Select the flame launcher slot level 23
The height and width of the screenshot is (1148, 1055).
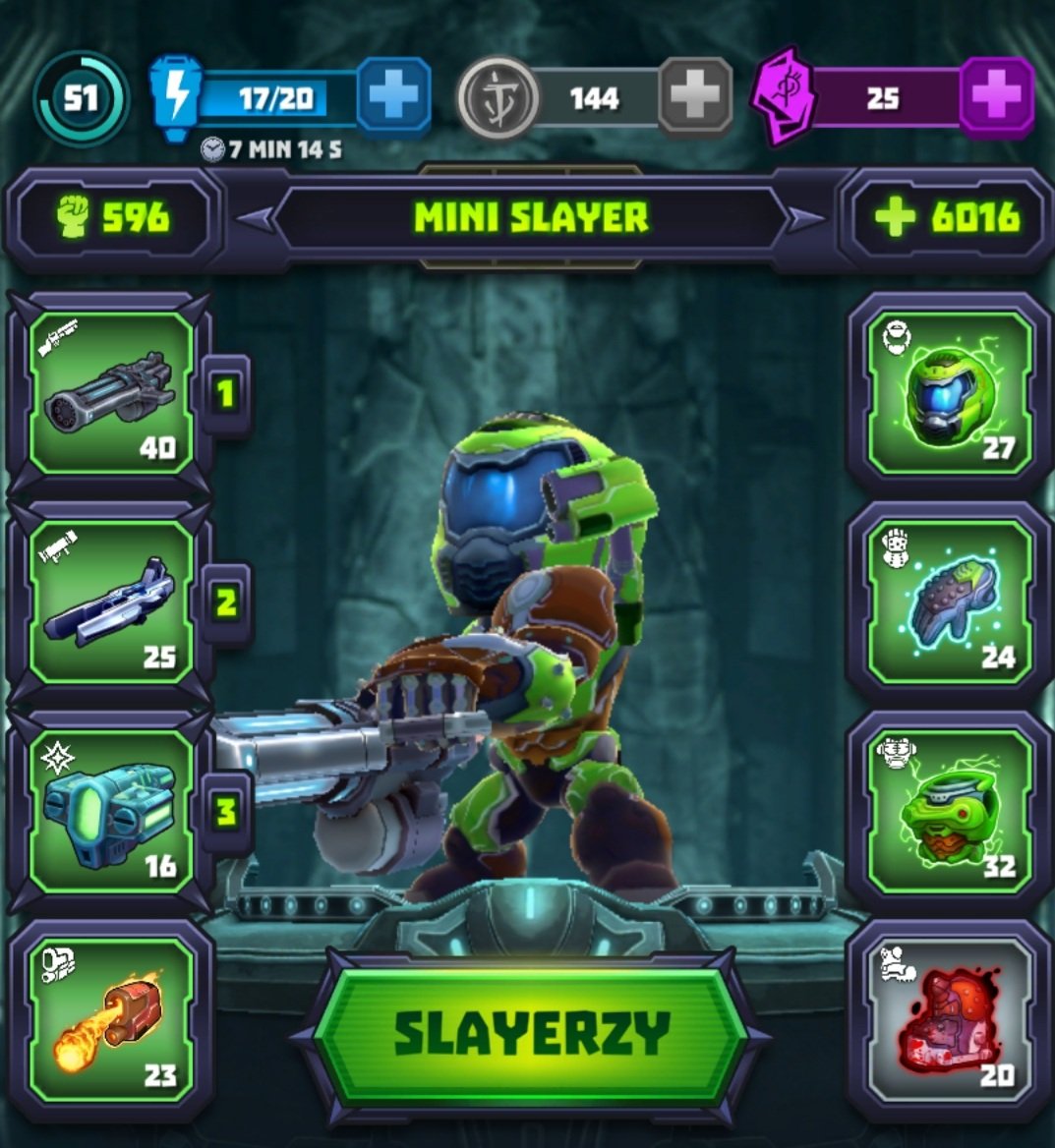click(x=110, y=1020)
